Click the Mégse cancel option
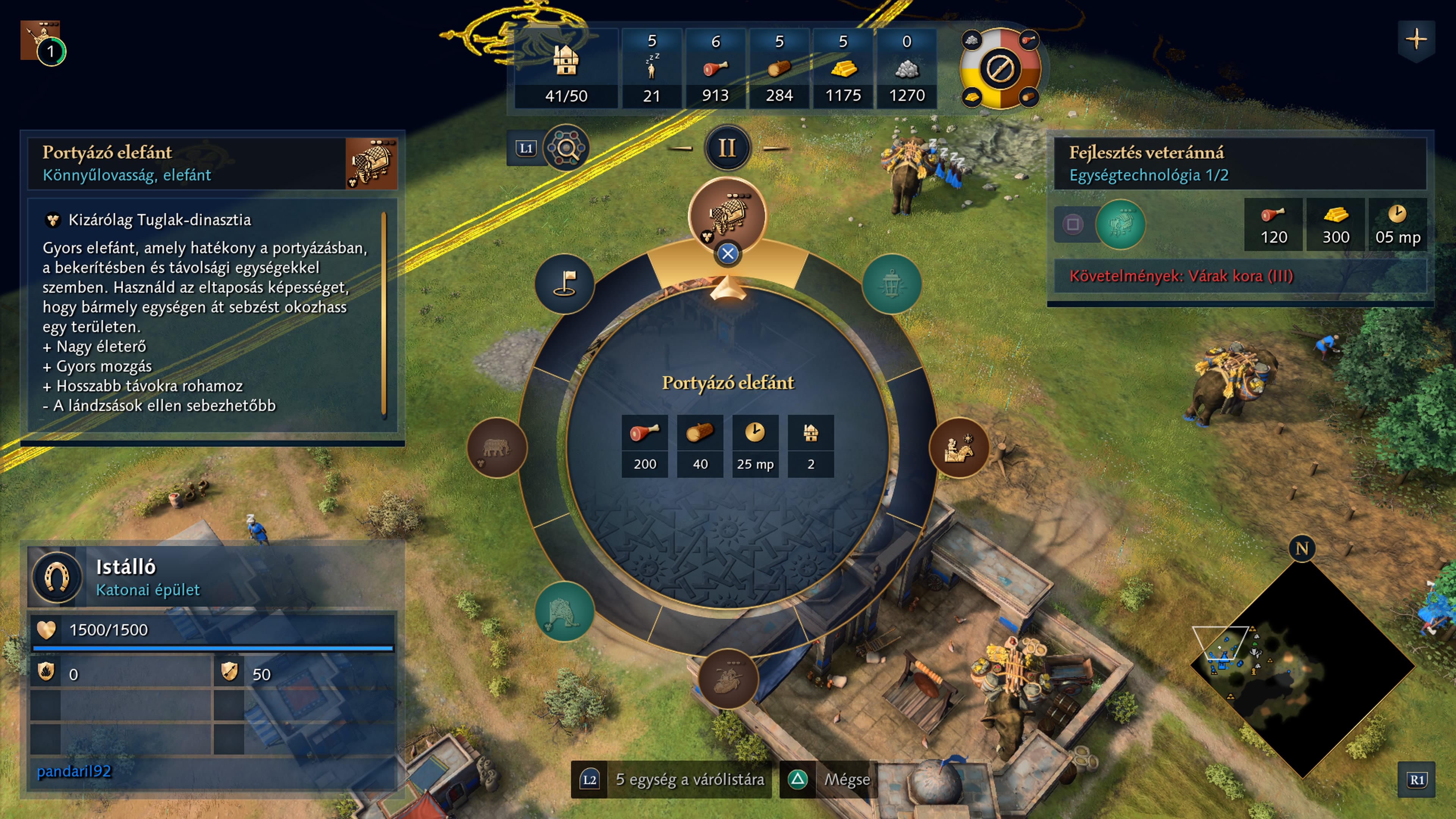The image size is (1456, 819). [x=846, y=780]
